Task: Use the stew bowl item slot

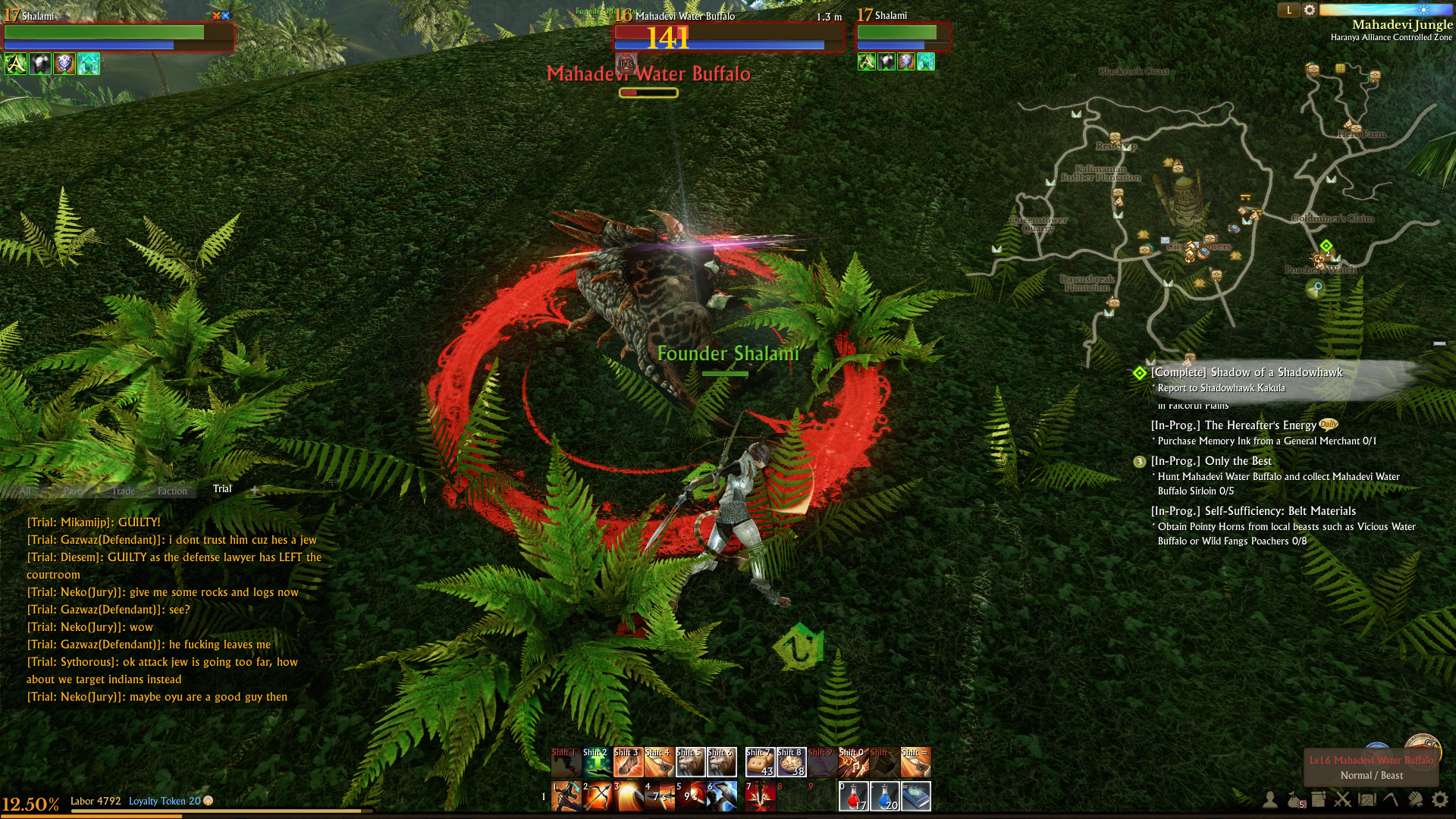Action: [791, 762]
